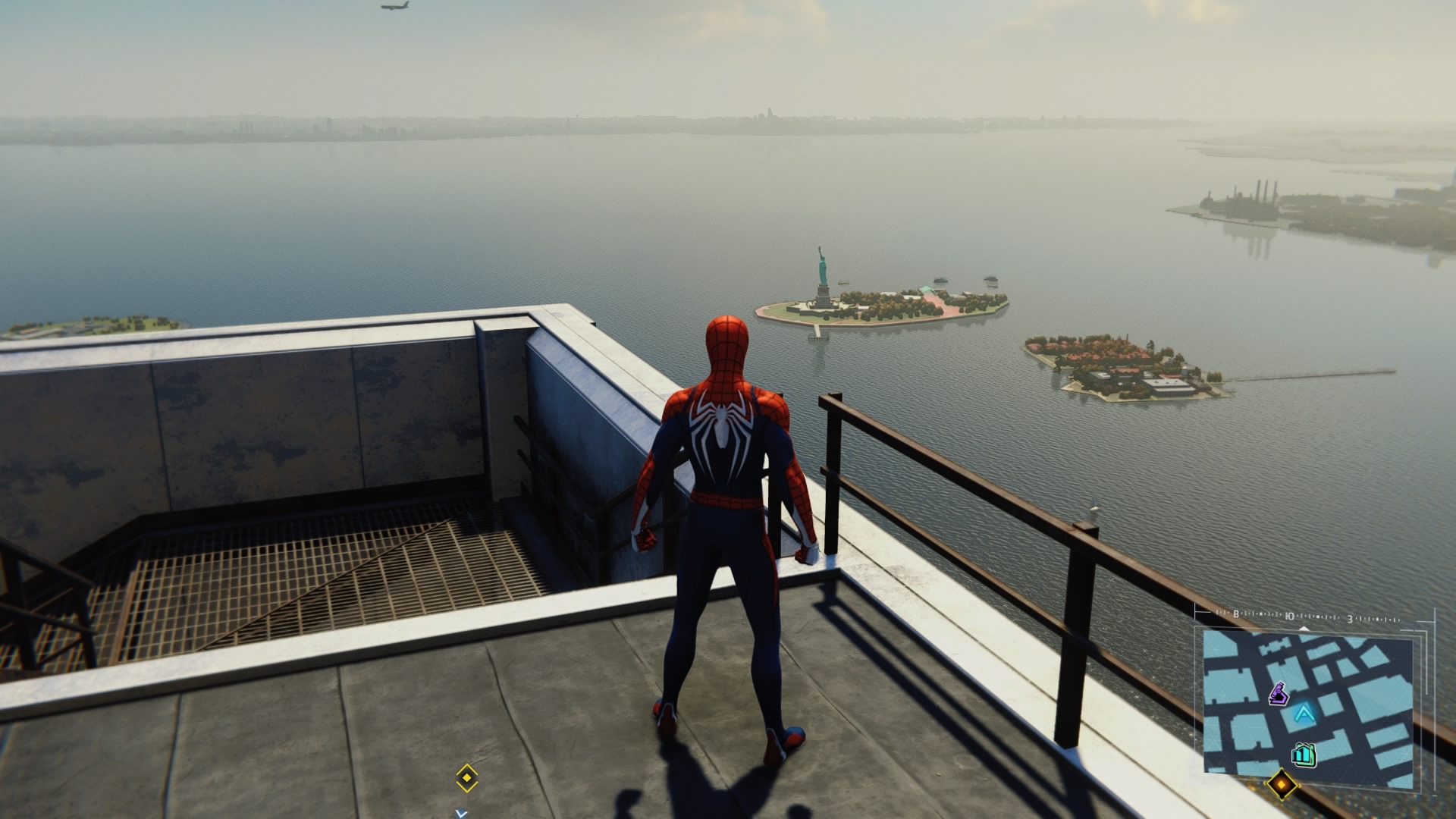Click the orange objective diamond on minimap edge
Viewport: 1456px width, 819px height.
point(1281,783)
